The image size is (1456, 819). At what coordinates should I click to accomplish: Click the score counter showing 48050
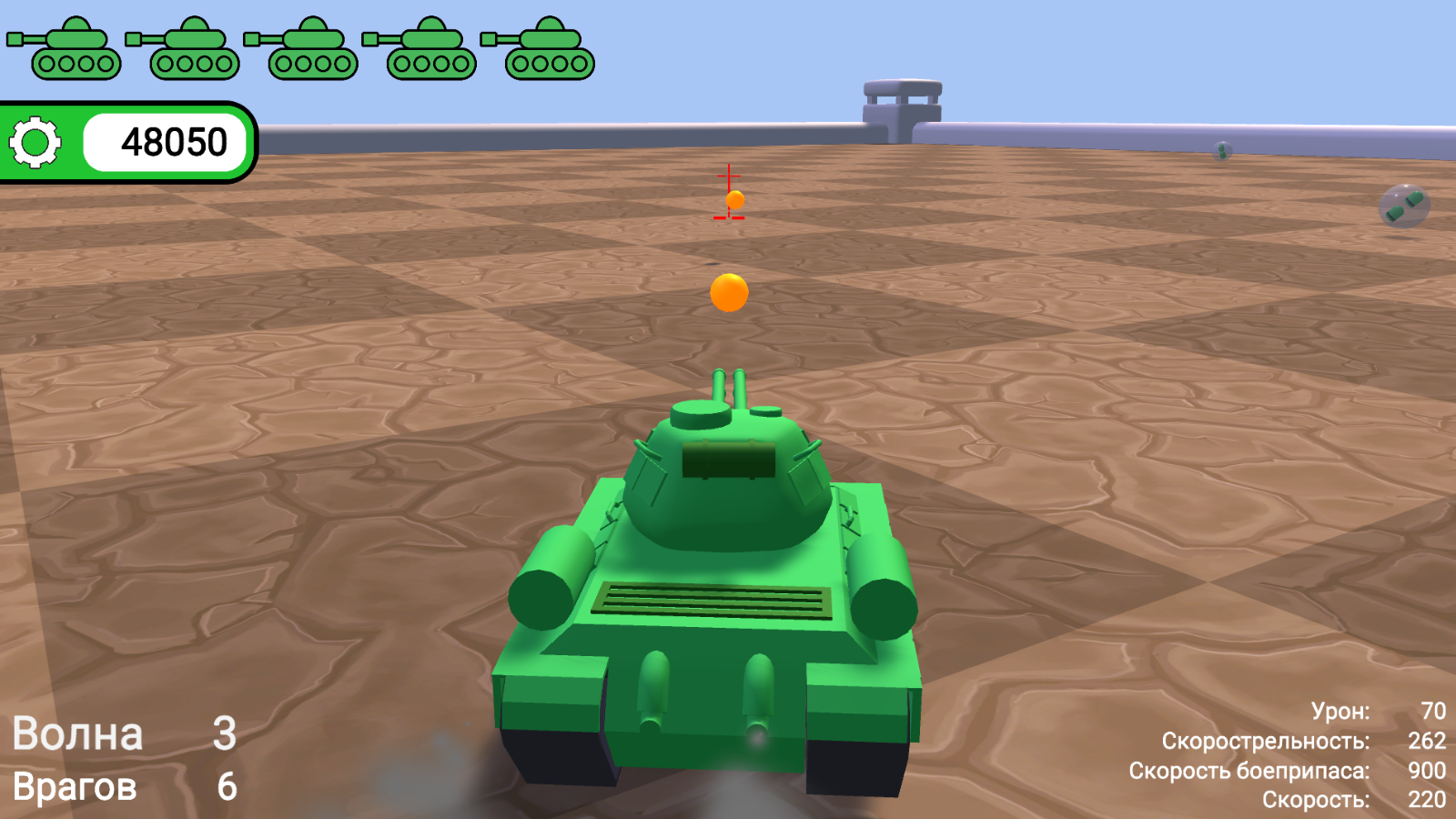[x=173, y=141]
